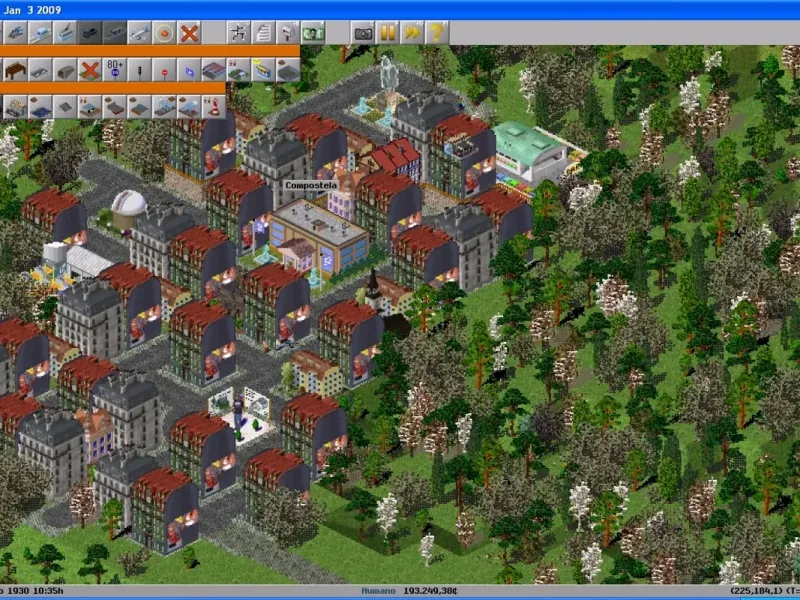
Task: Select the blue flag sign tool
Action: 190,70
